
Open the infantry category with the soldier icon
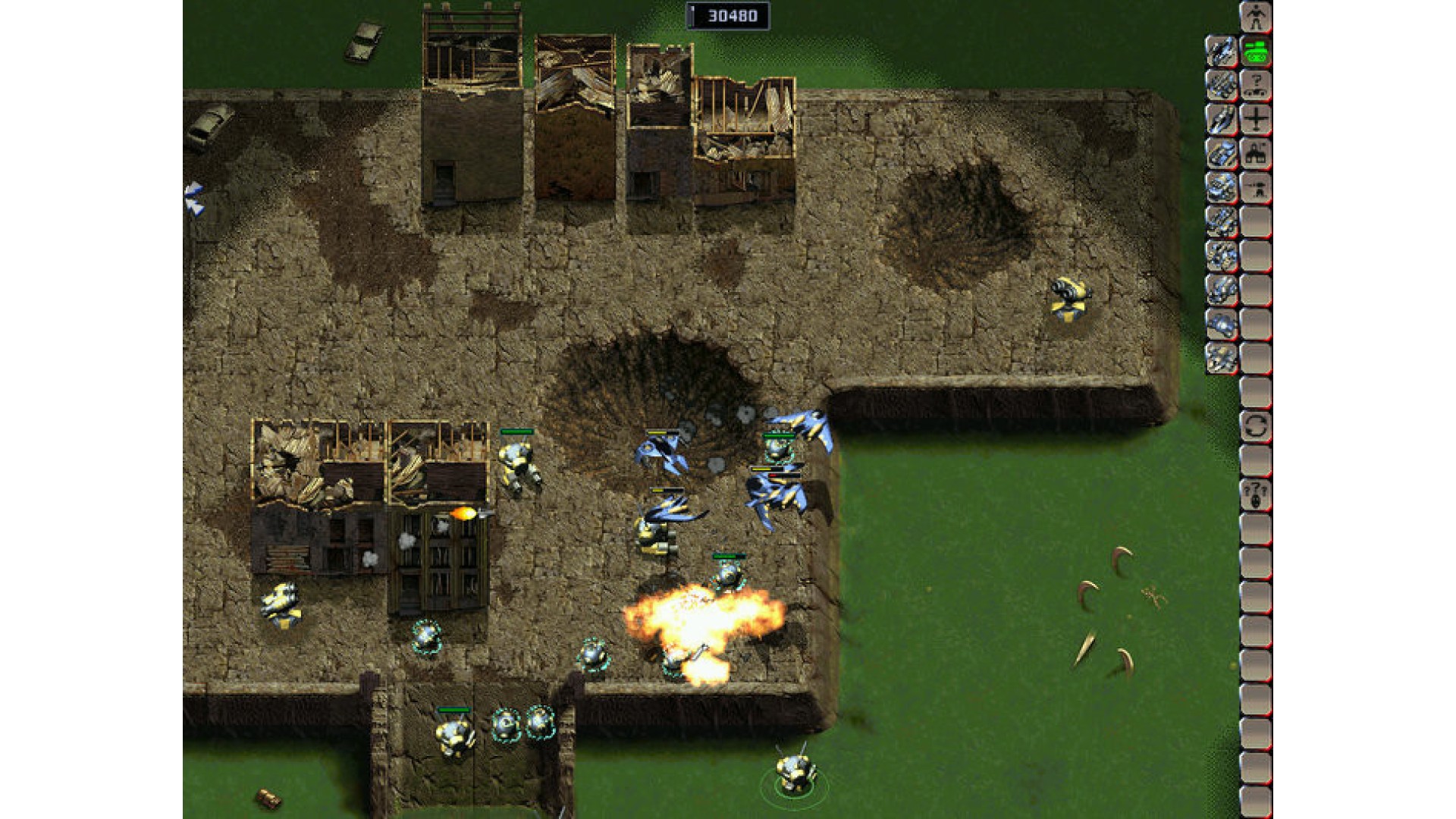tap(1256, 17)
